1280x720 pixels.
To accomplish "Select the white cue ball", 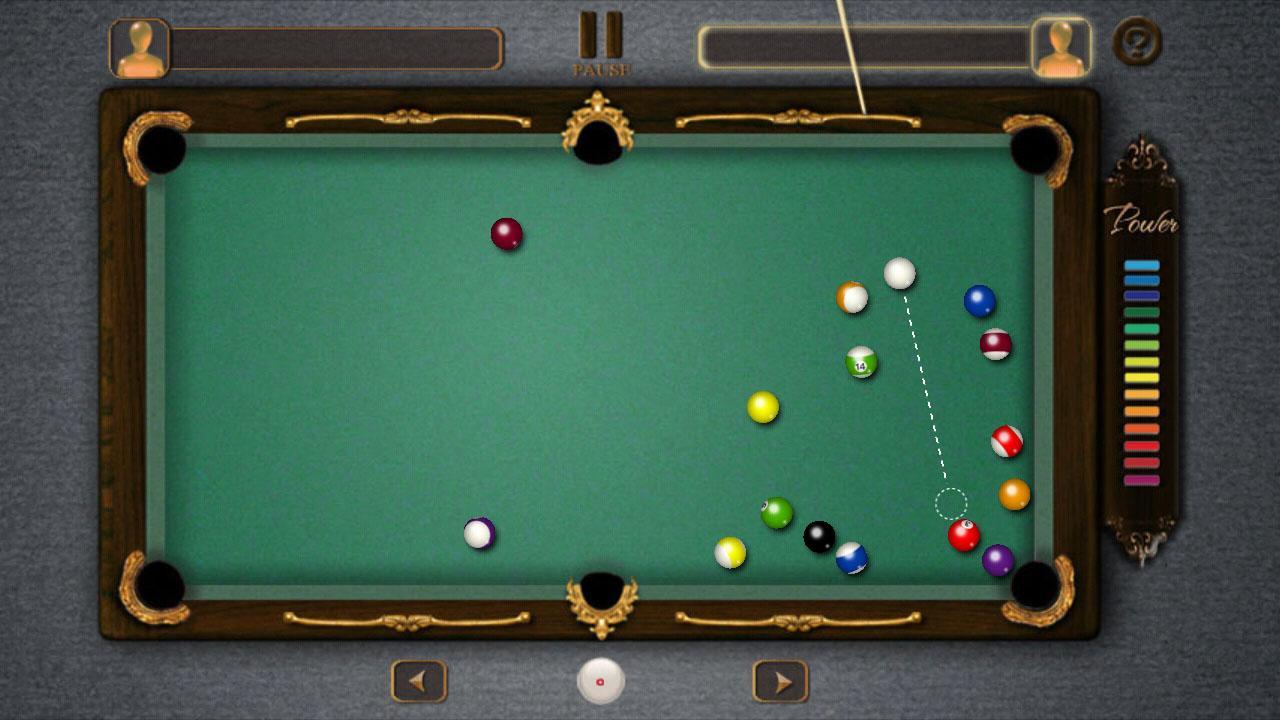I will click(x=898, y=274).
